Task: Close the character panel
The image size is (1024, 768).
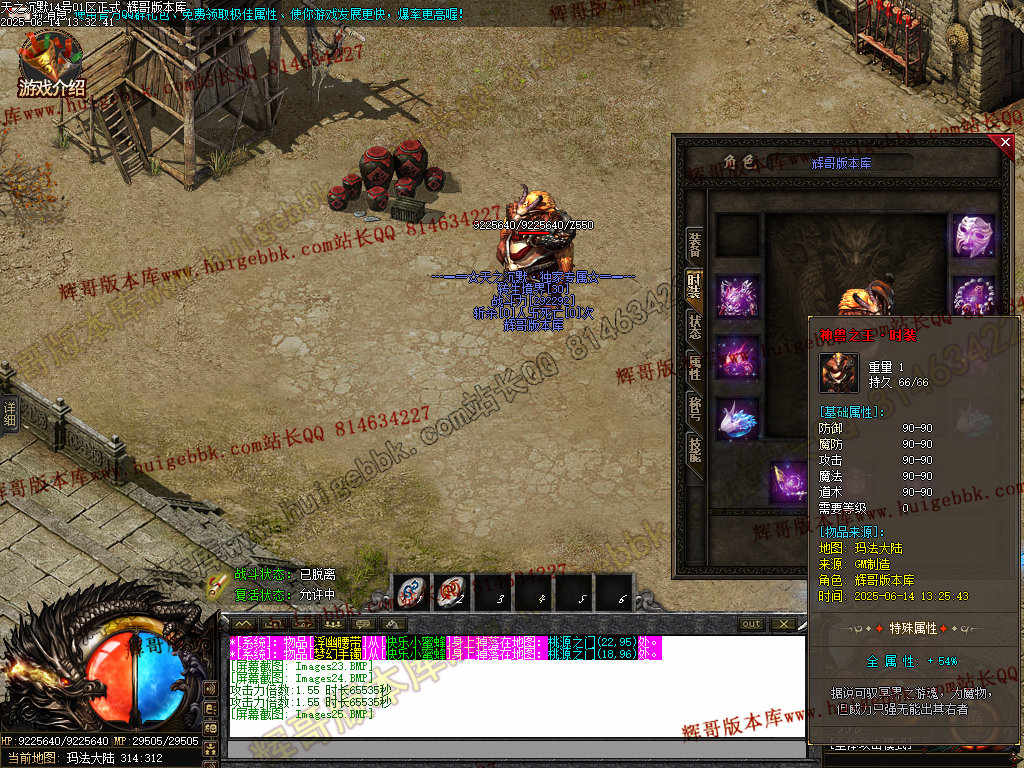Action: (x=1005, y=143)
